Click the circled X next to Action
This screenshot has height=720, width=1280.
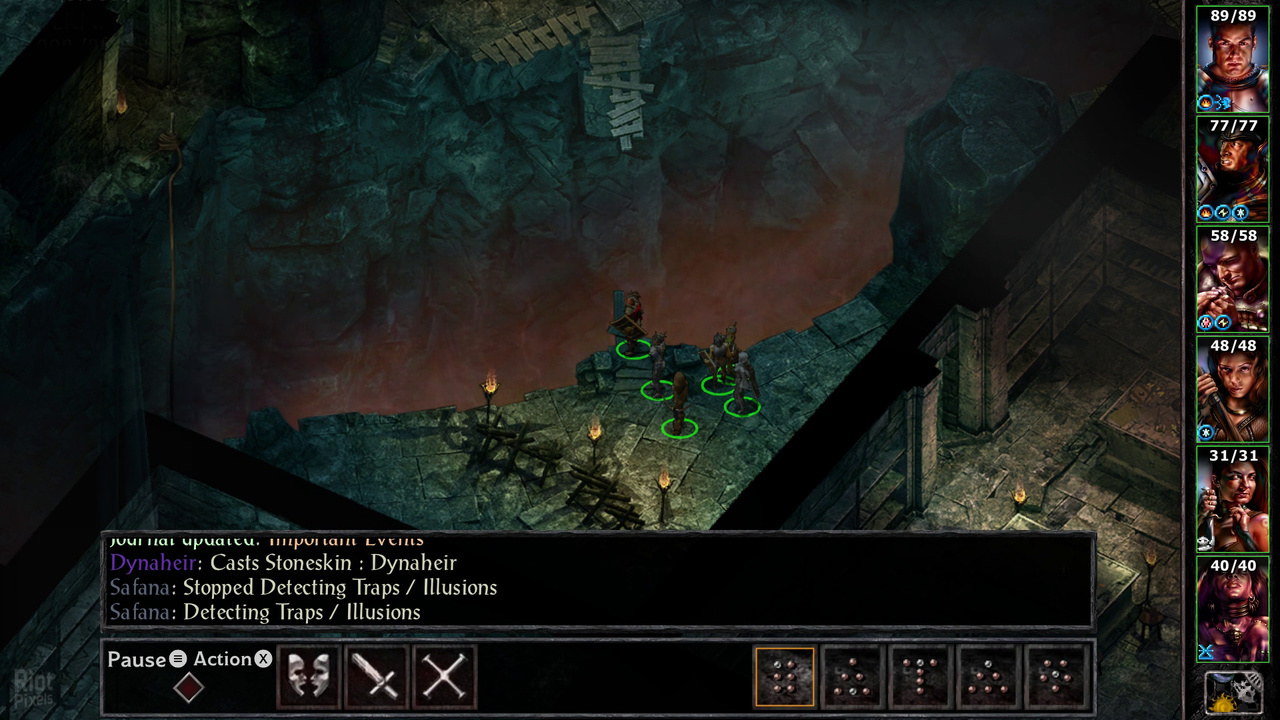click(262, 660)
